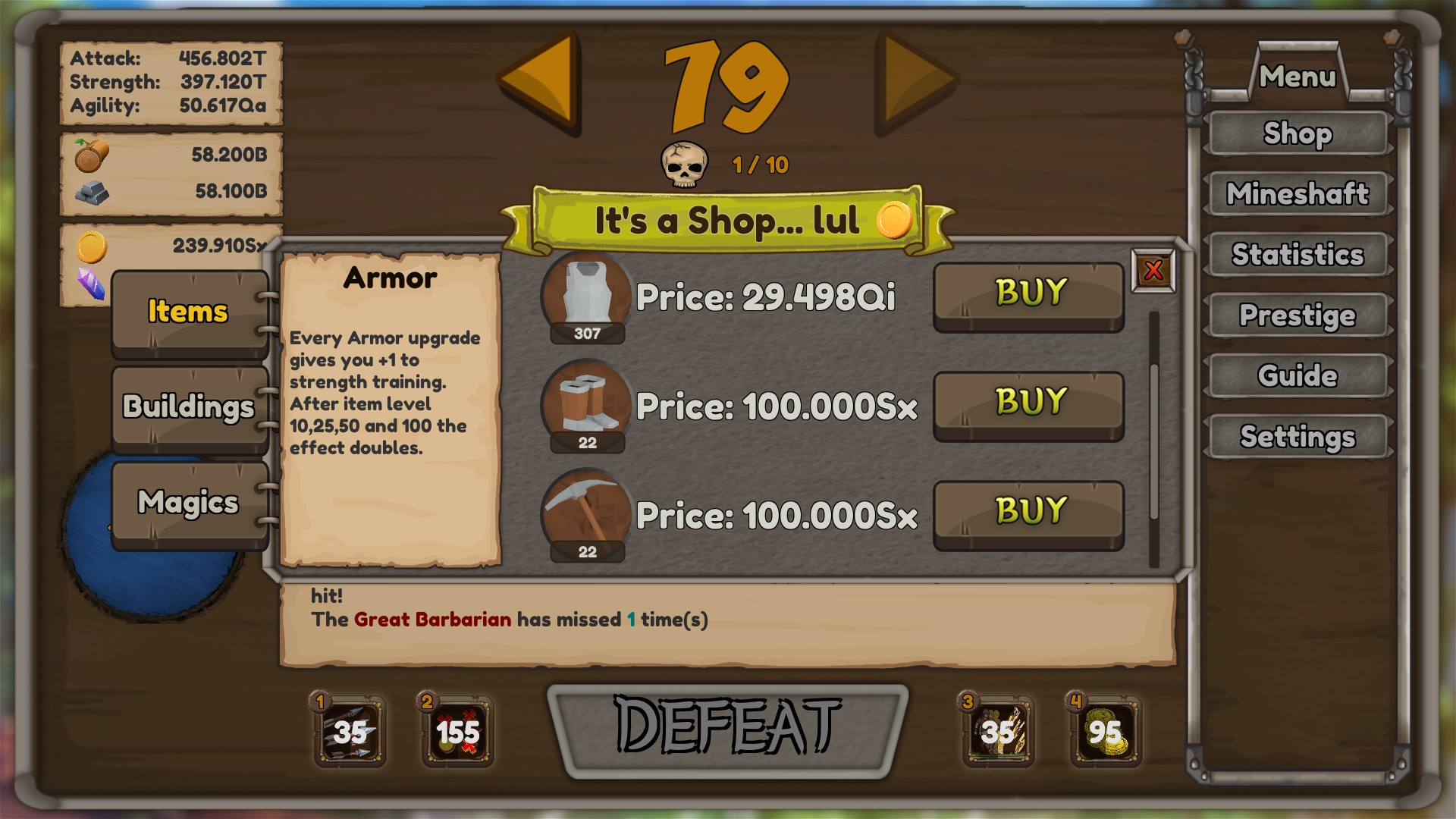Switch to the Buildings tab
The height and width of the screenshot is (819, 1456).
(187, 407)
